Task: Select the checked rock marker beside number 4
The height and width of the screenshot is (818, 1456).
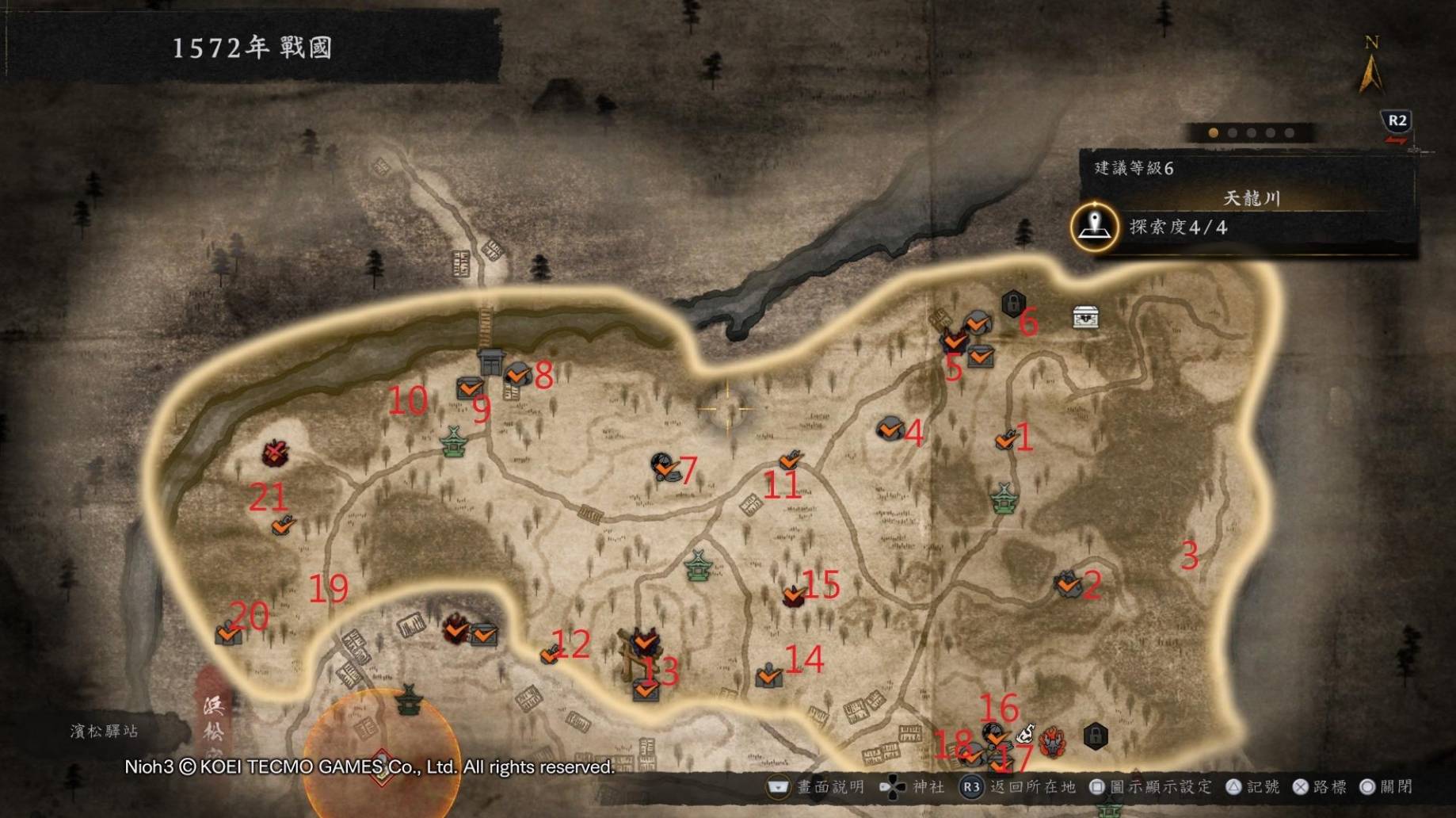Action: pos(890,429)
